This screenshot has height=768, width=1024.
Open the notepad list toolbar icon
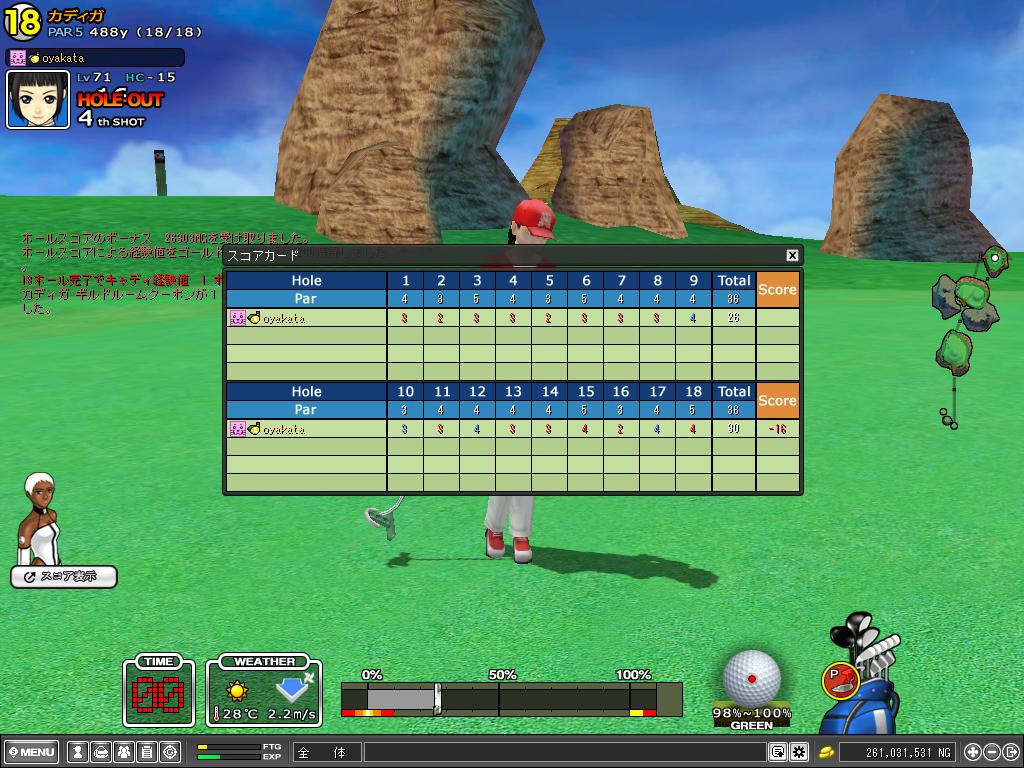pyautogui.click(x=146, y=752)
